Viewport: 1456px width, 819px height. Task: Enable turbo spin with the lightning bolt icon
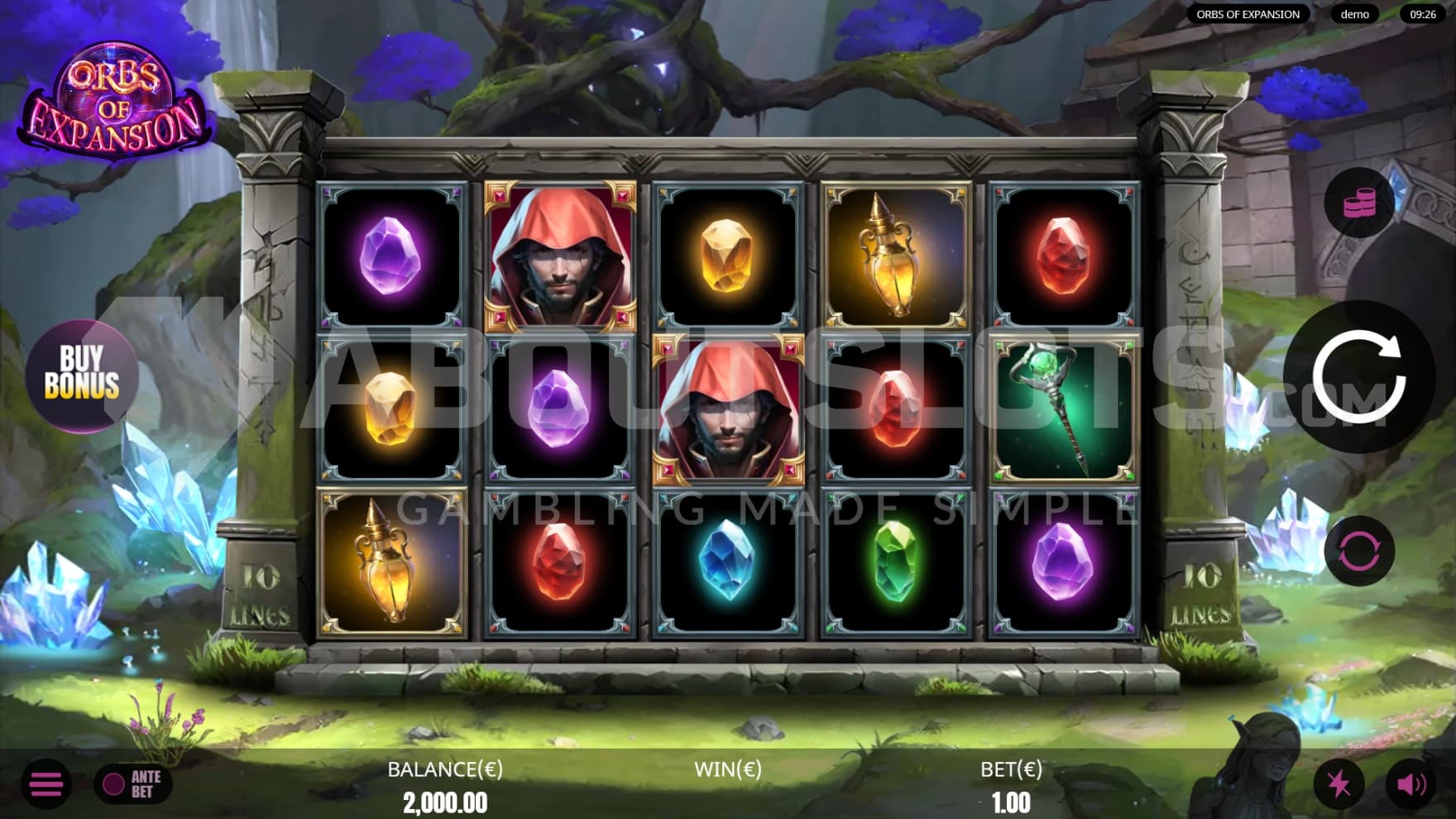[1339, 783]
